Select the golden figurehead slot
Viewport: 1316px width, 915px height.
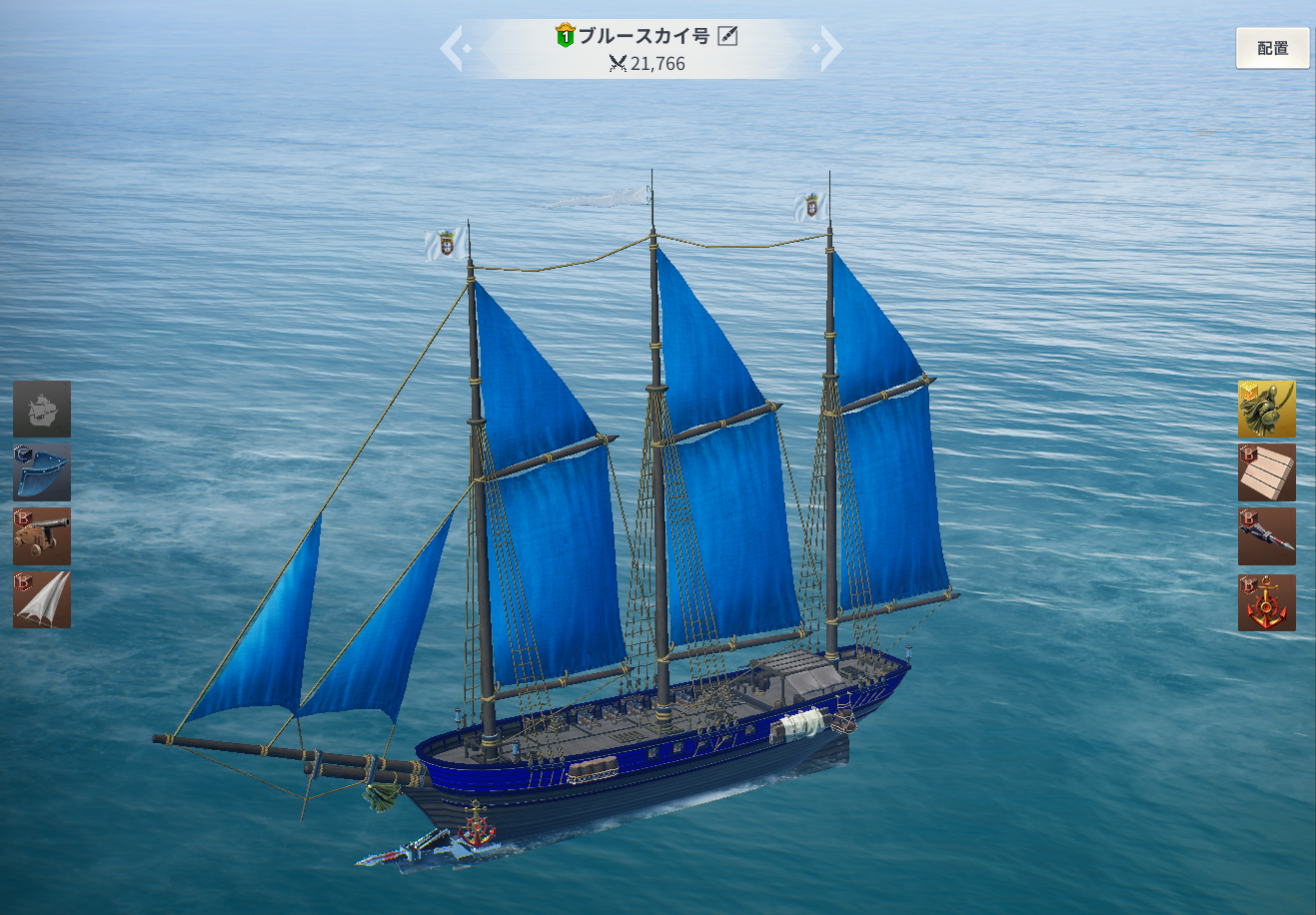coord(1266,409)
